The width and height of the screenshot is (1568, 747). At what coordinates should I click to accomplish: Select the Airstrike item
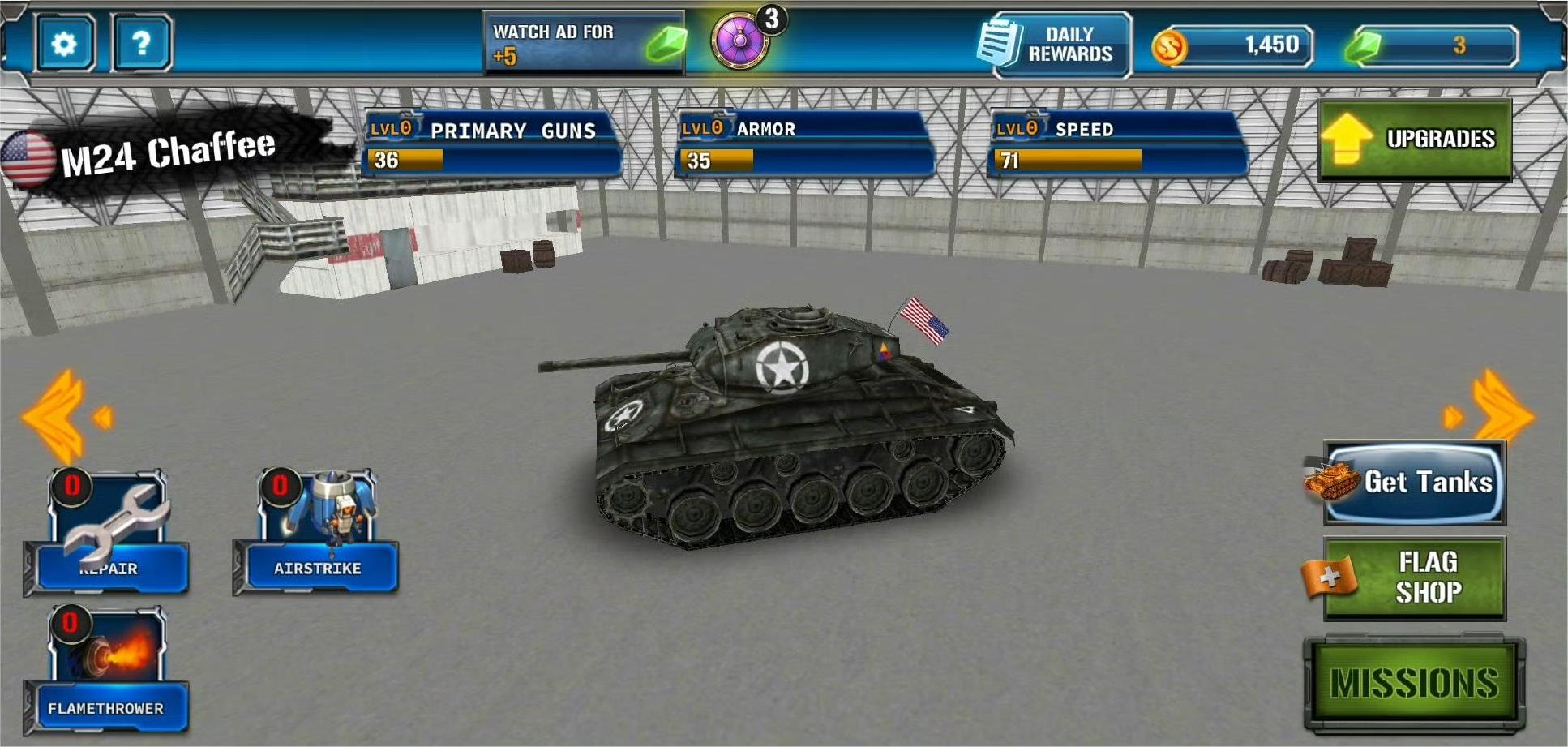[317, 532]
